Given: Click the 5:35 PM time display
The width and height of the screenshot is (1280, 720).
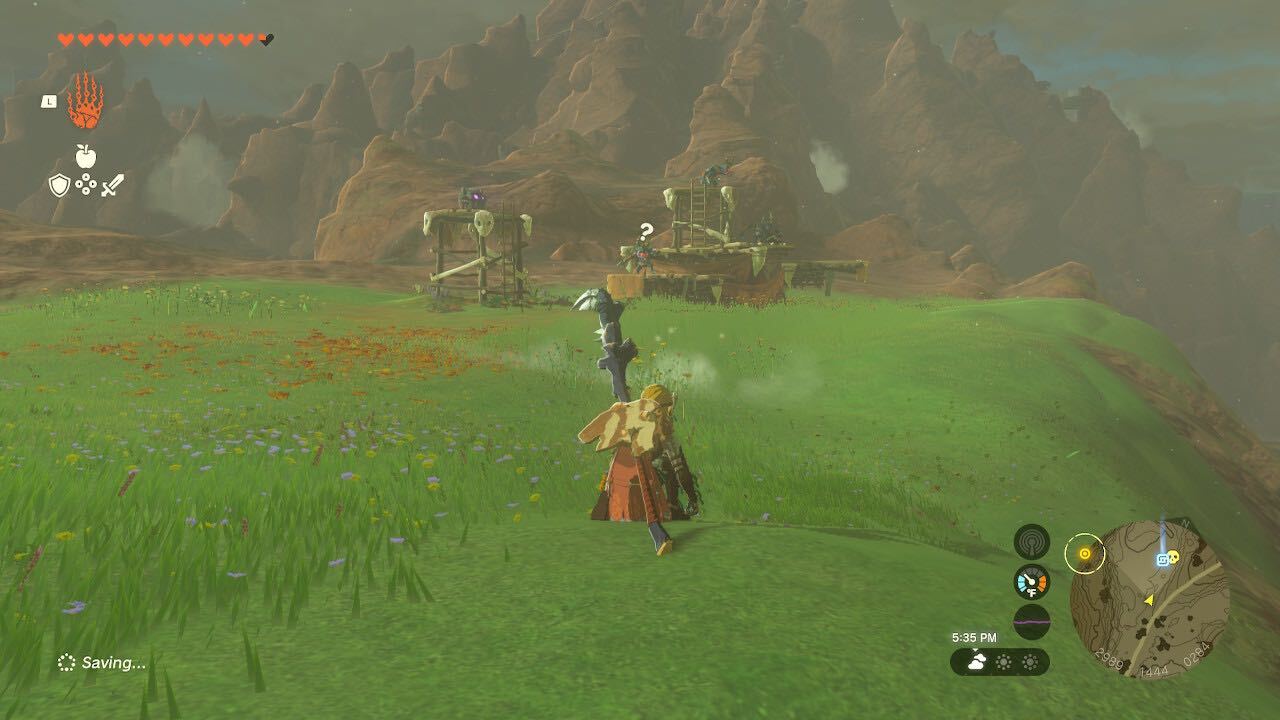Looking at the screenshot, I should (975, 637).
